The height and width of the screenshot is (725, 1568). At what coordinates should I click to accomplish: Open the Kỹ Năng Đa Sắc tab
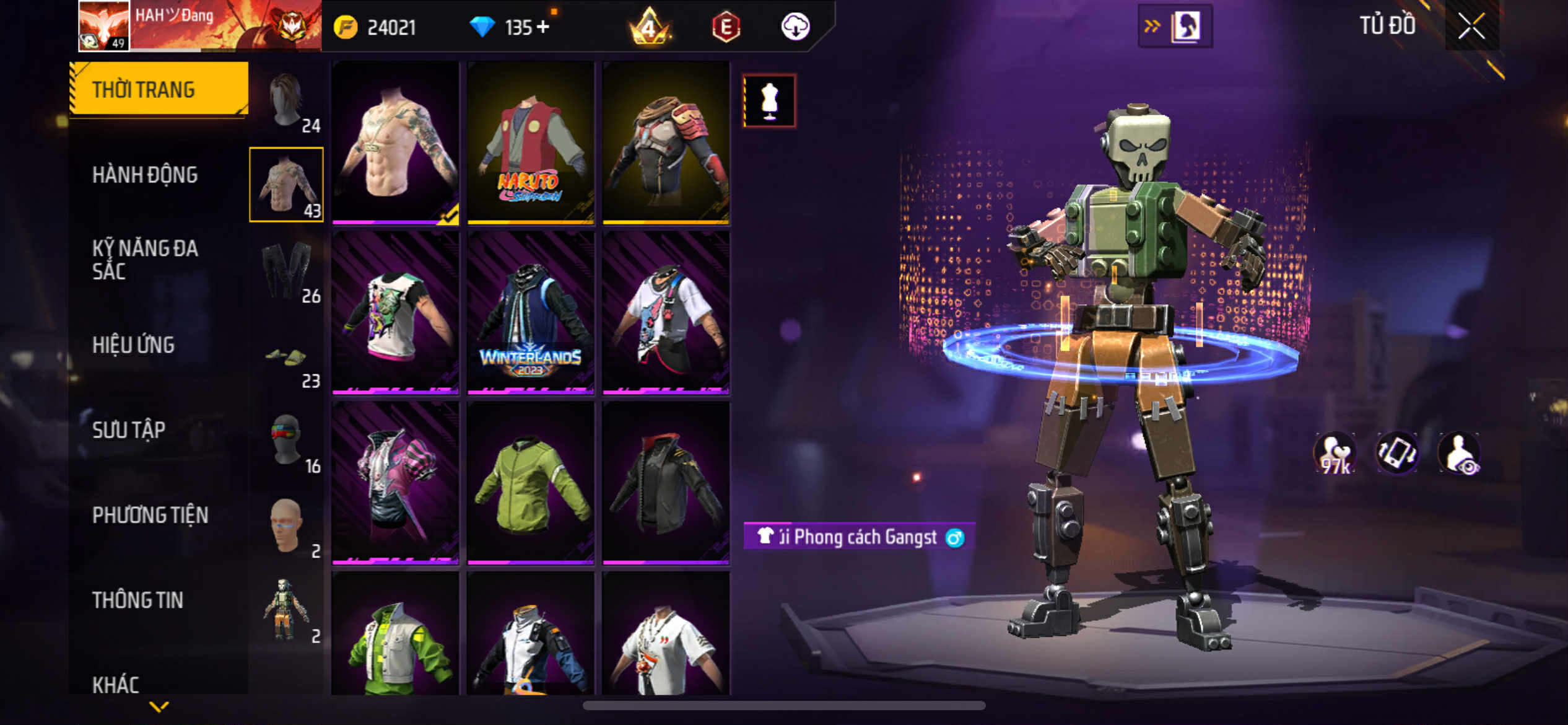pyautogui.click(x=145, y=260)
